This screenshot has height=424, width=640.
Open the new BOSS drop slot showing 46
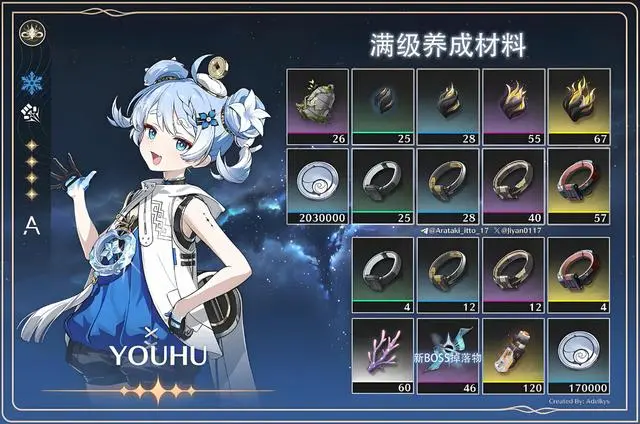coord(447,355)
